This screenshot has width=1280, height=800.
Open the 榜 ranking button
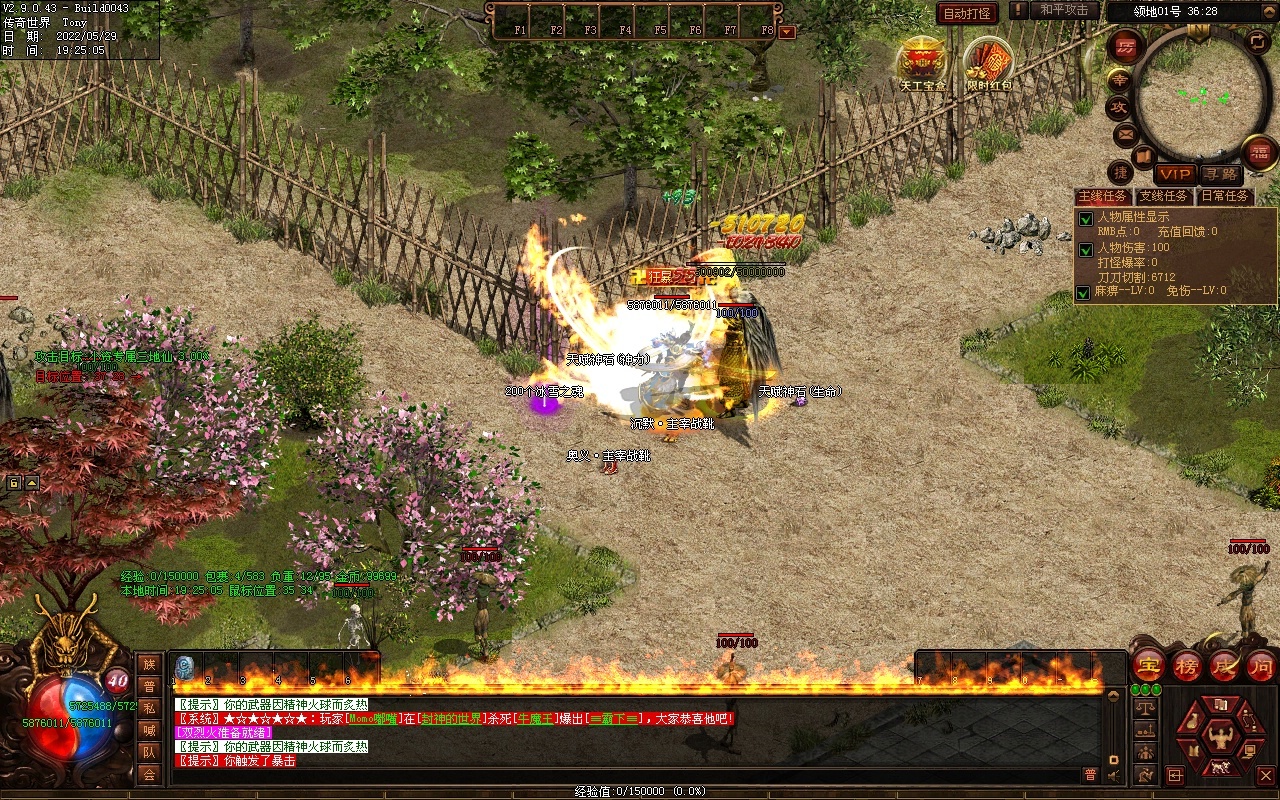point(1187,666)
